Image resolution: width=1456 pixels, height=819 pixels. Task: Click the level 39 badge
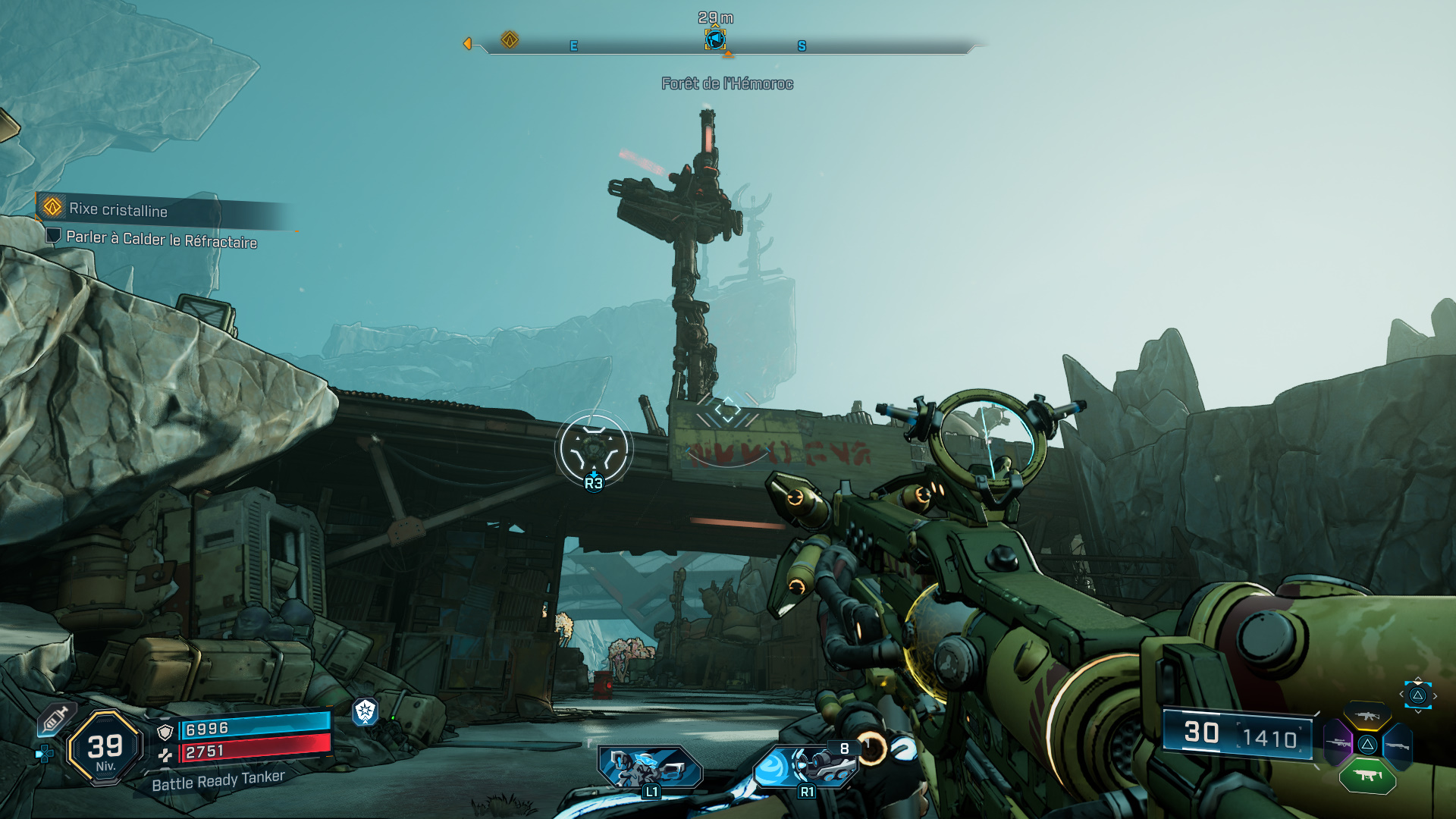105,748
